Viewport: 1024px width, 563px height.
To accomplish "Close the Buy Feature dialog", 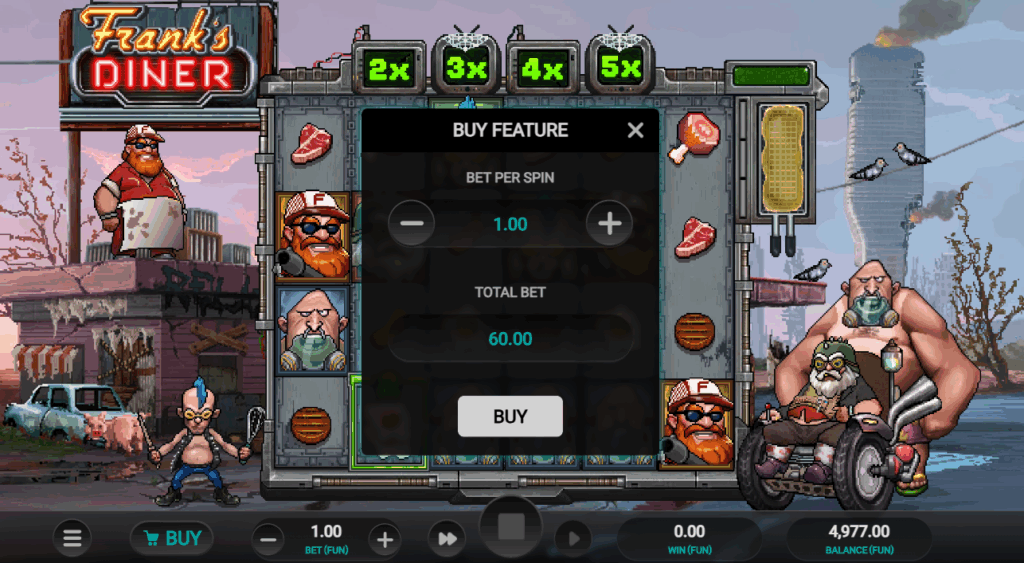I will point(635,130).
